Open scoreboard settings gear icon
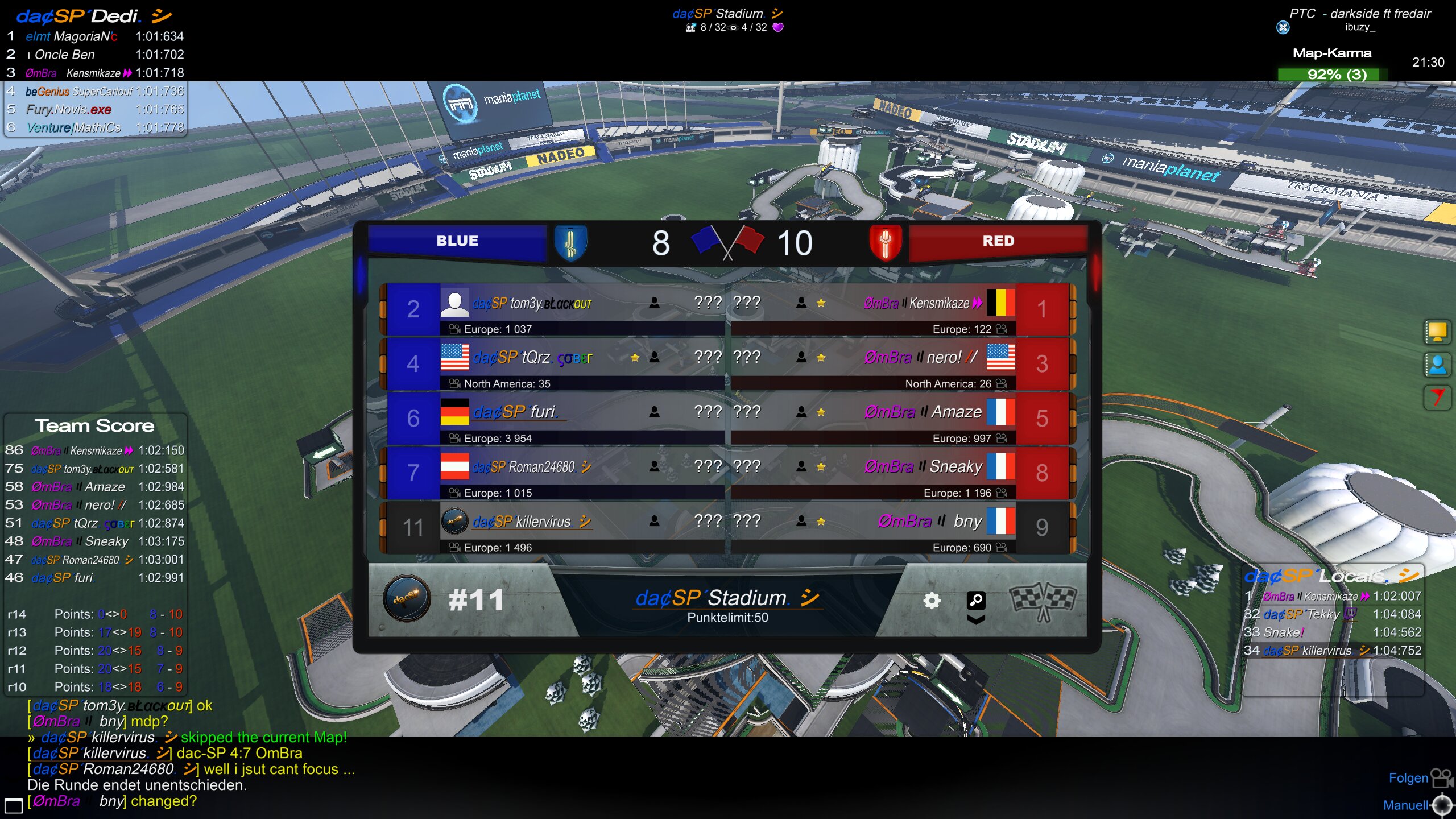 [x=932, y=601]
